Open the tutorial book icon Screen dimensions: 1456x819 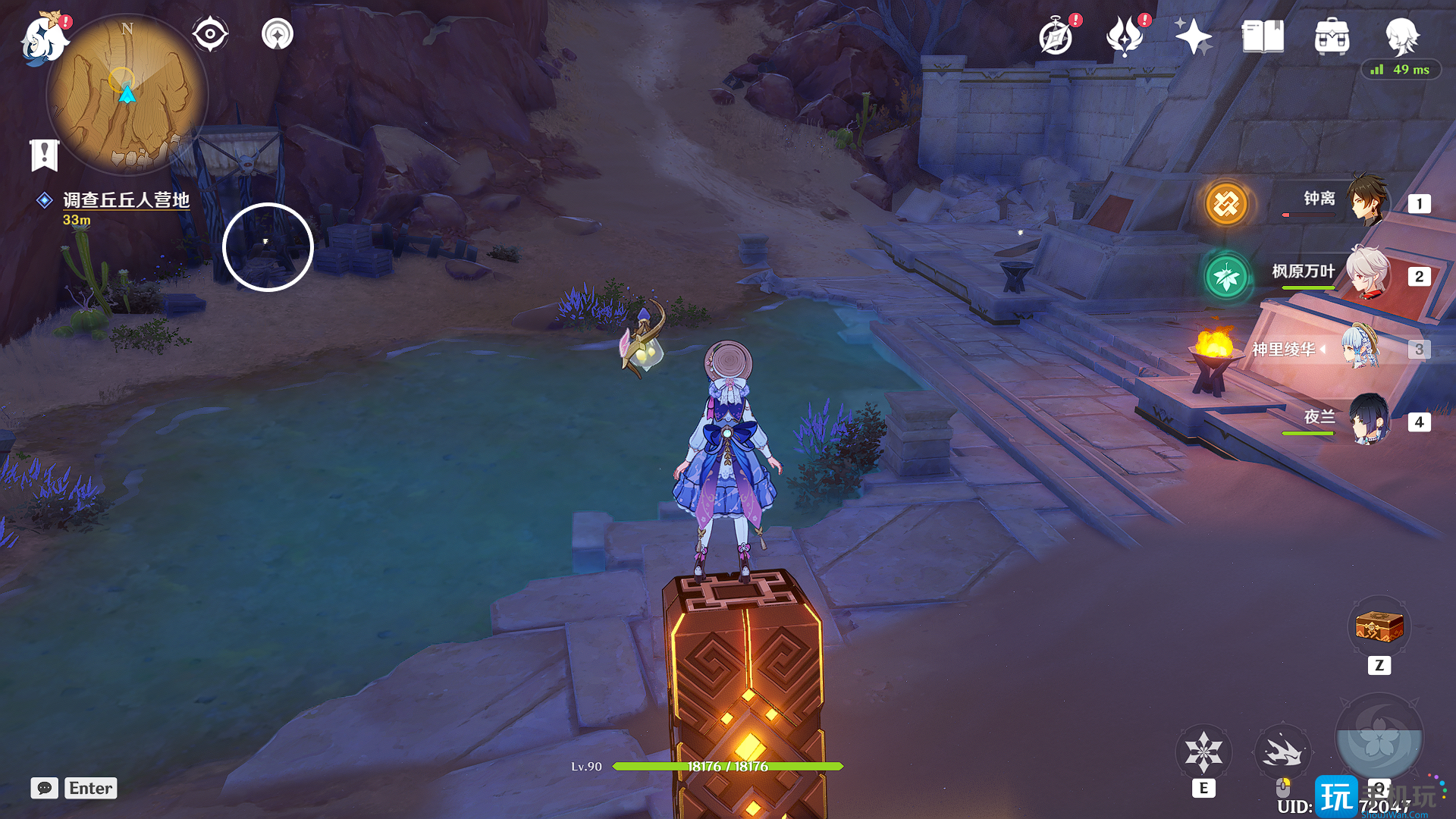[1263, 36]
